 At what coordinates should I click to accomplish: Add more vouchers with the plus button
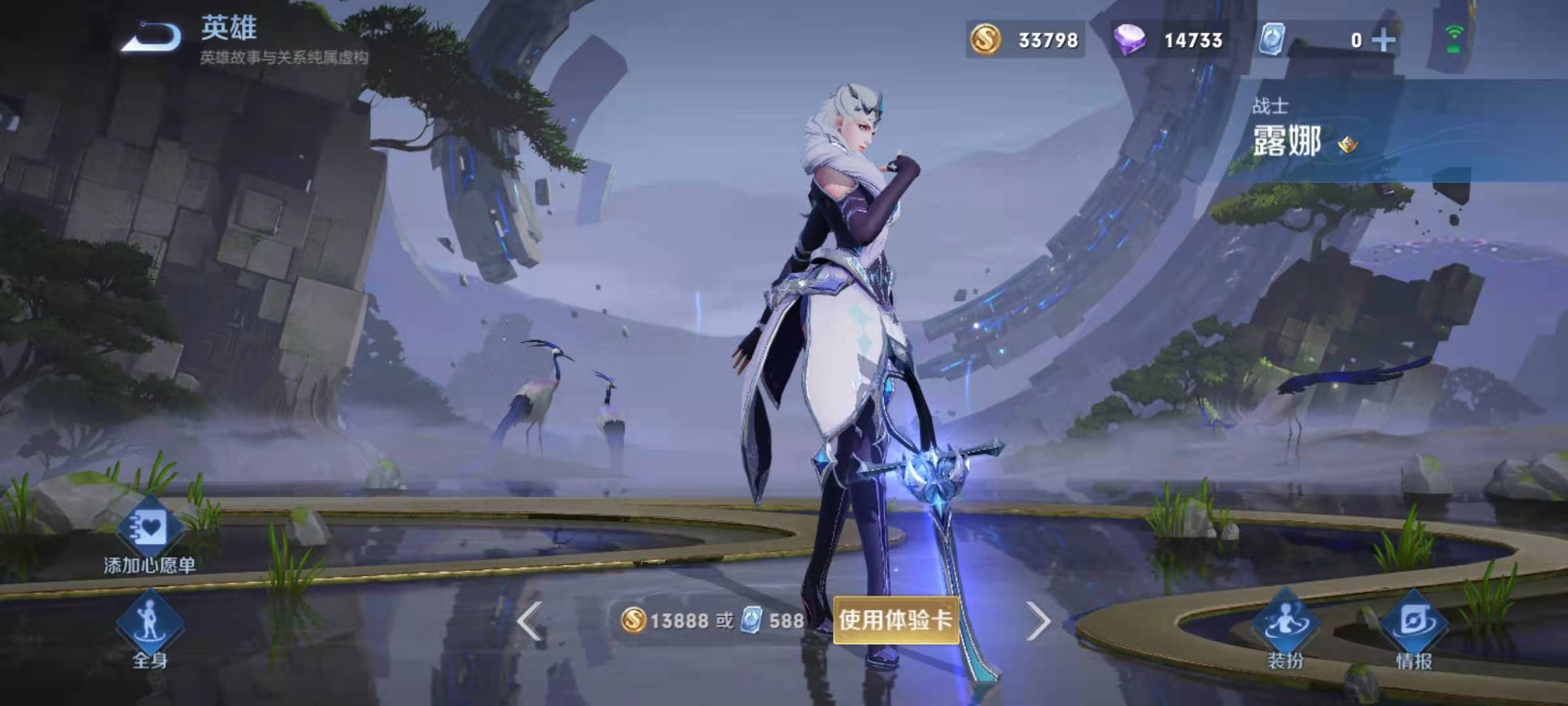click(1383, 41)
